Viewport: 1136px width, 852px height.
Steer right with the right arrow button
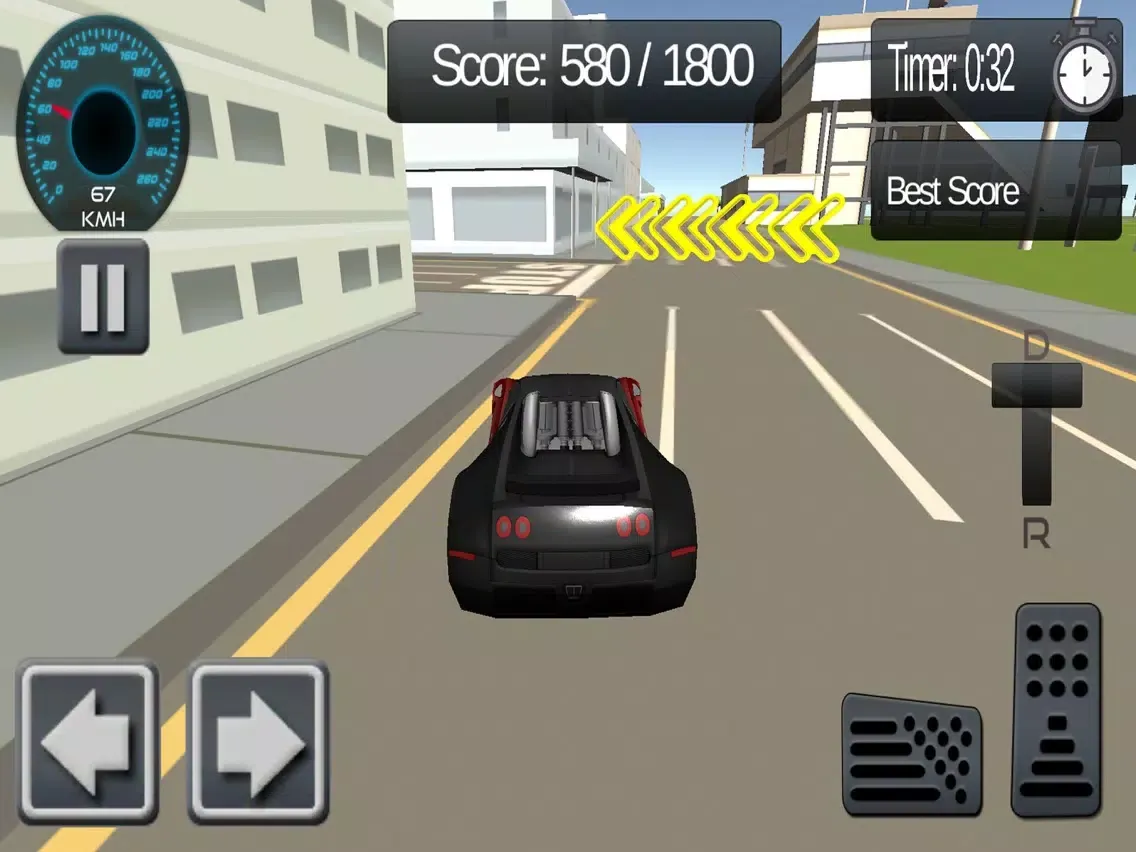pyautogui.click(x=259, y=741)
